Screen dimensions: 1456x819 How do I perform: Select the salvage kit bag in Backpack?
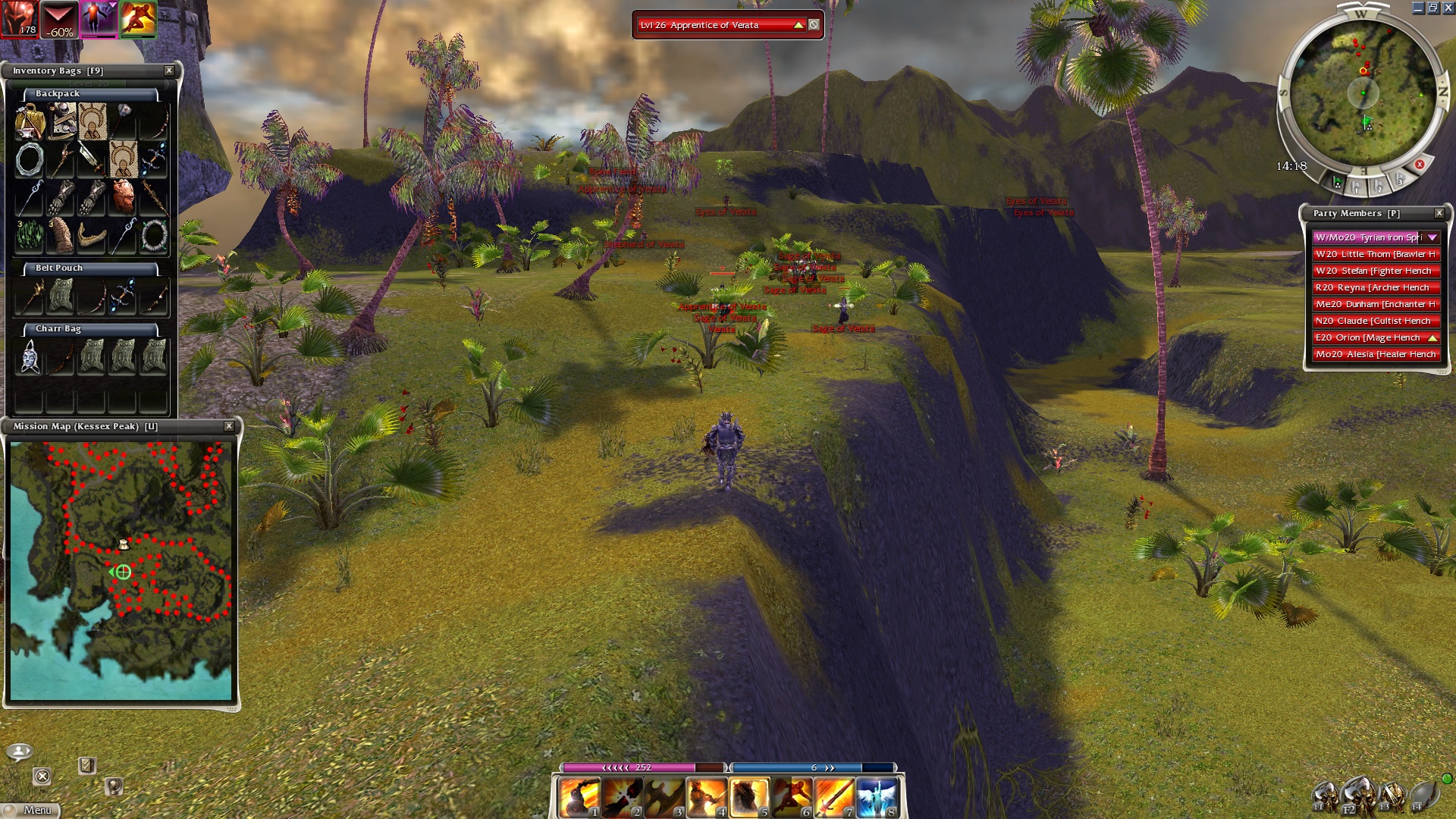click(x=30, y=122)
